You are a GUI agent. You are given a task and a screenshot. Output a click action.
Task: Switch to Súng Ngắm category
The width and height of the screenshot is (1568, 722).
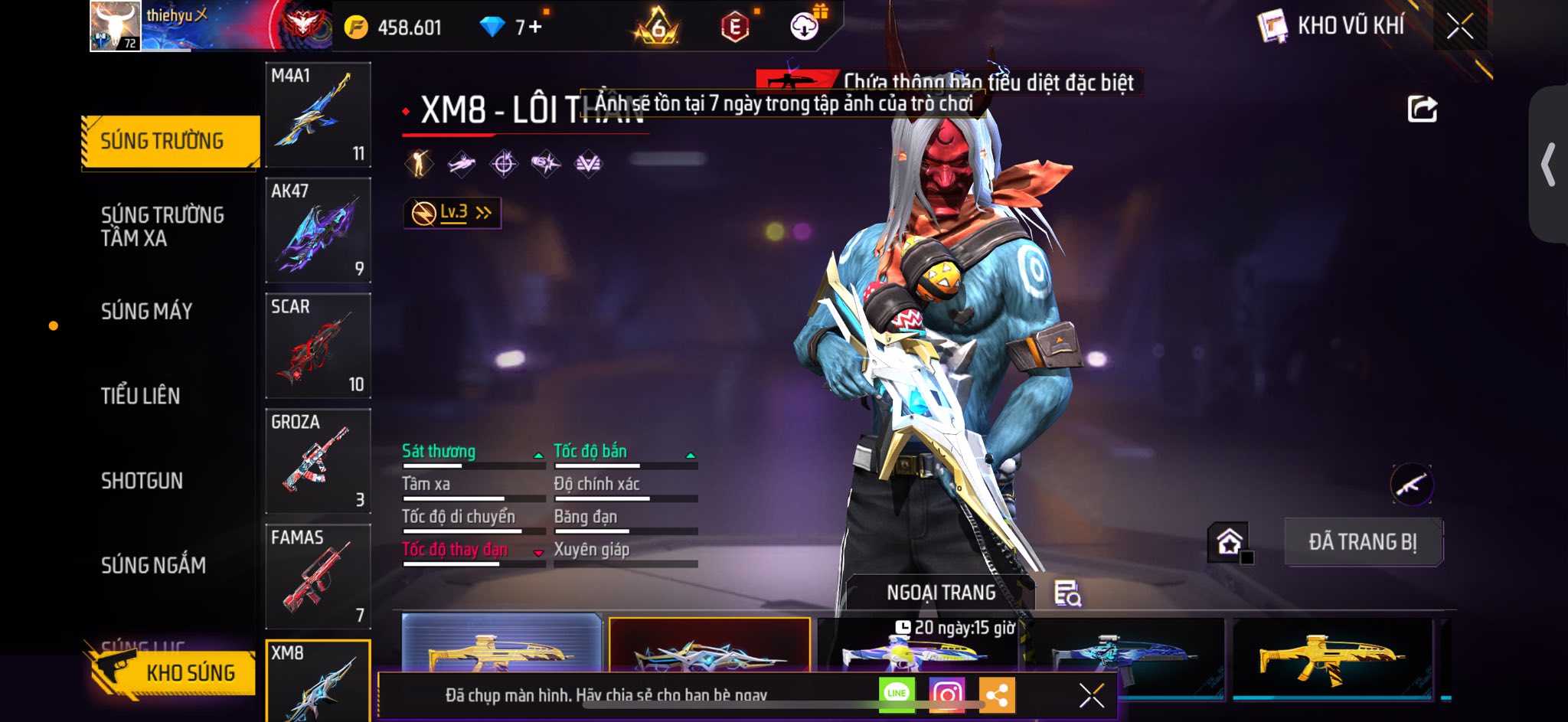click(153, 566)
